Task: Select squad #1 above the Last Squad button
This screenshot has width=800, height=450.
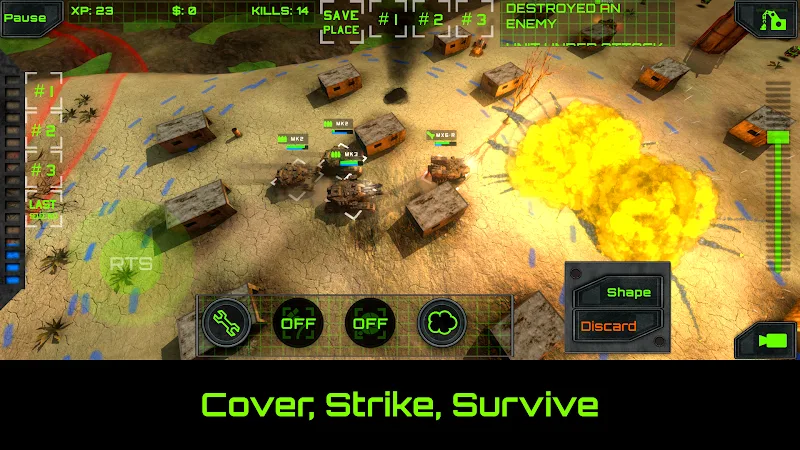Action: pos(43,91)
